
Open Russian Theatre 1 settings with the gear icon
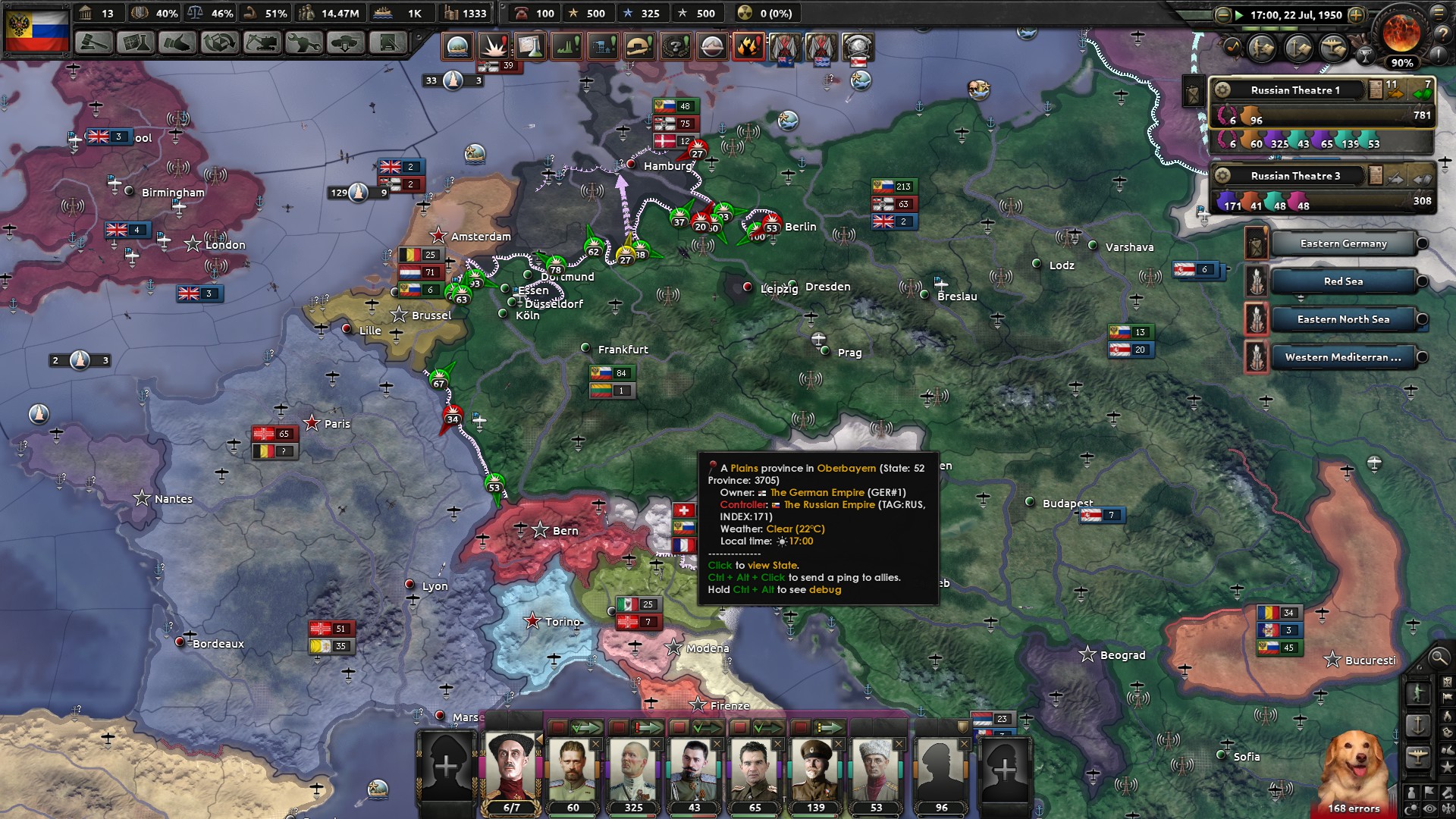(1222, 90)
